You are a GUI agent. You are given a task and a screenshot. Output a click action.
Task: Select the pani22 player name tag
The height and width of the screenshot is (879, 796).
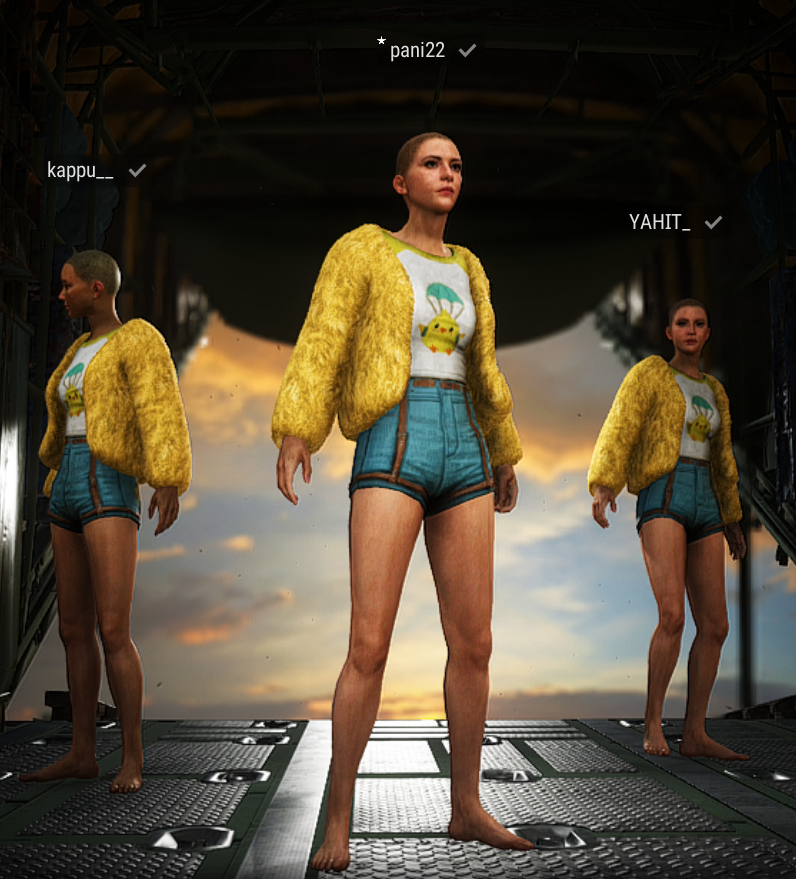[x=417, y=50]
